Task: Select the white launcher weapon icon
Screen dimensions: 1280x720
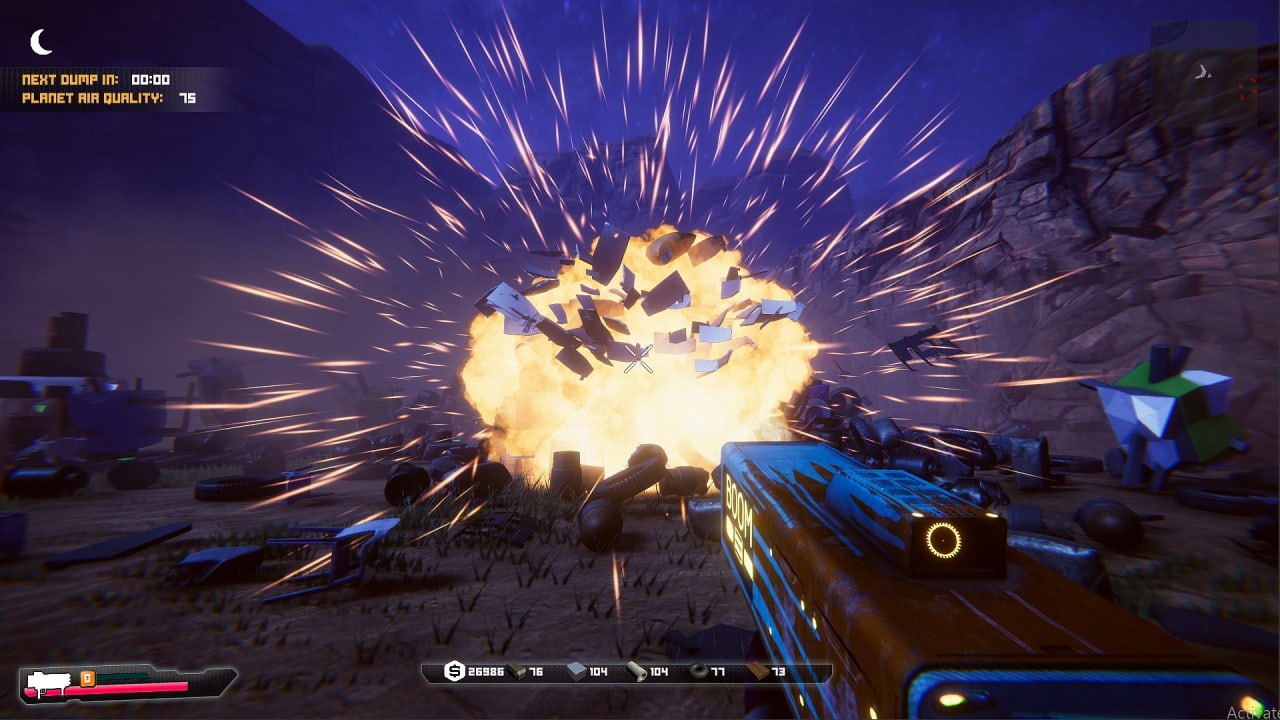Action: tap(45, 683)
